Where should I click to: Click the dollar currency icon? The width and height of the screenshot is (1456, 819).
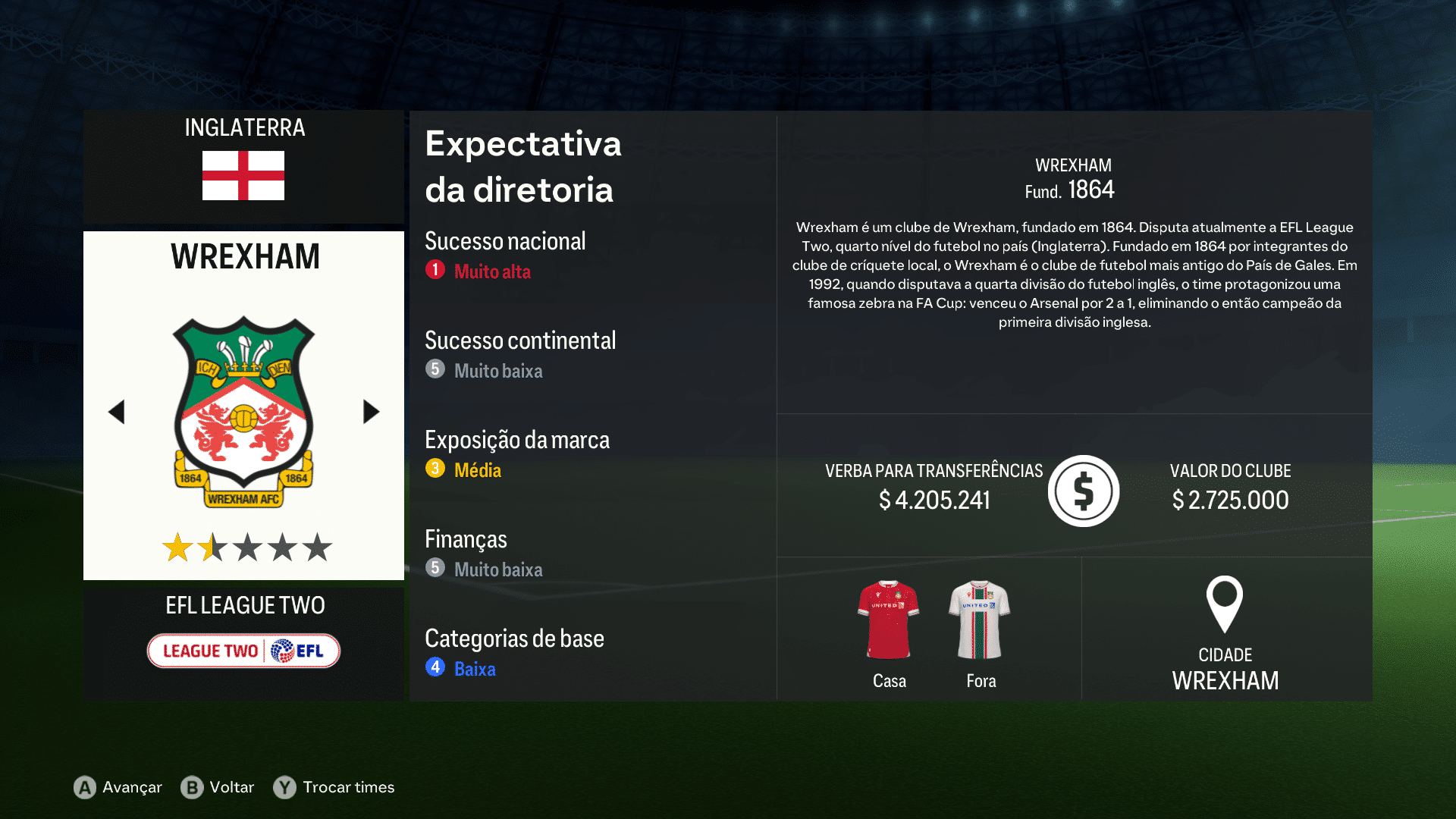[x=1083, y=491]
